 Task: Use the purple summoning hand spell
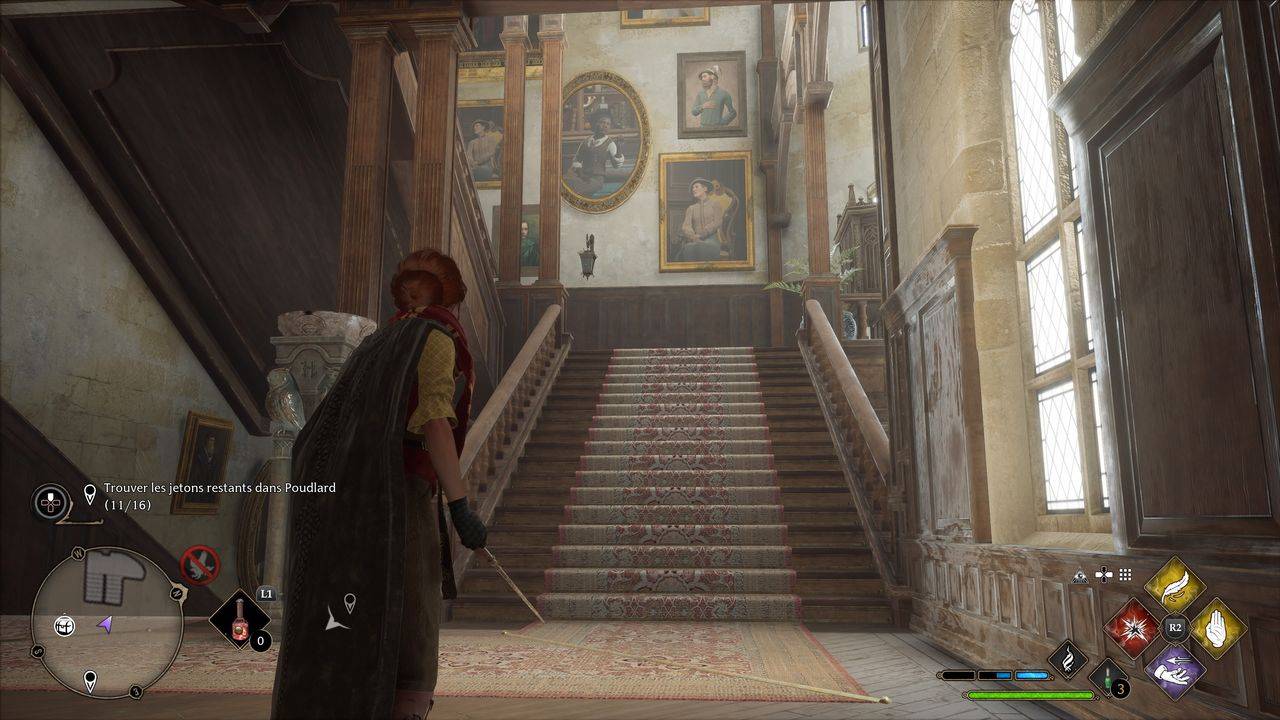click(1174, 671)
